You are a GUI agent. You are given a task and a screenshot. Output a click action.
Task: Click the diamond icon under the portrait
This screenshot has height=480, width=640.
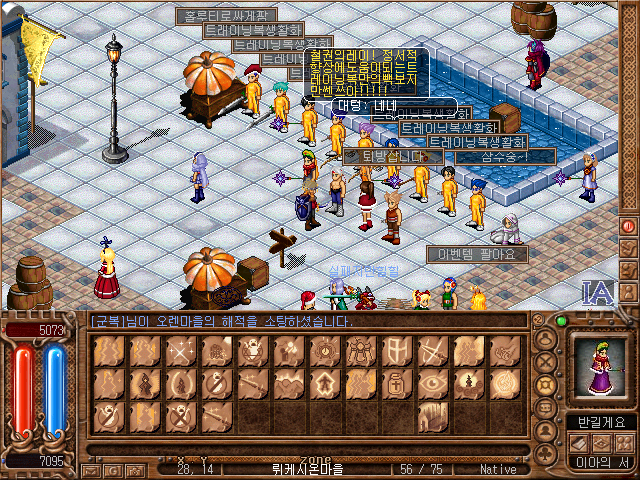click(601, 441)
